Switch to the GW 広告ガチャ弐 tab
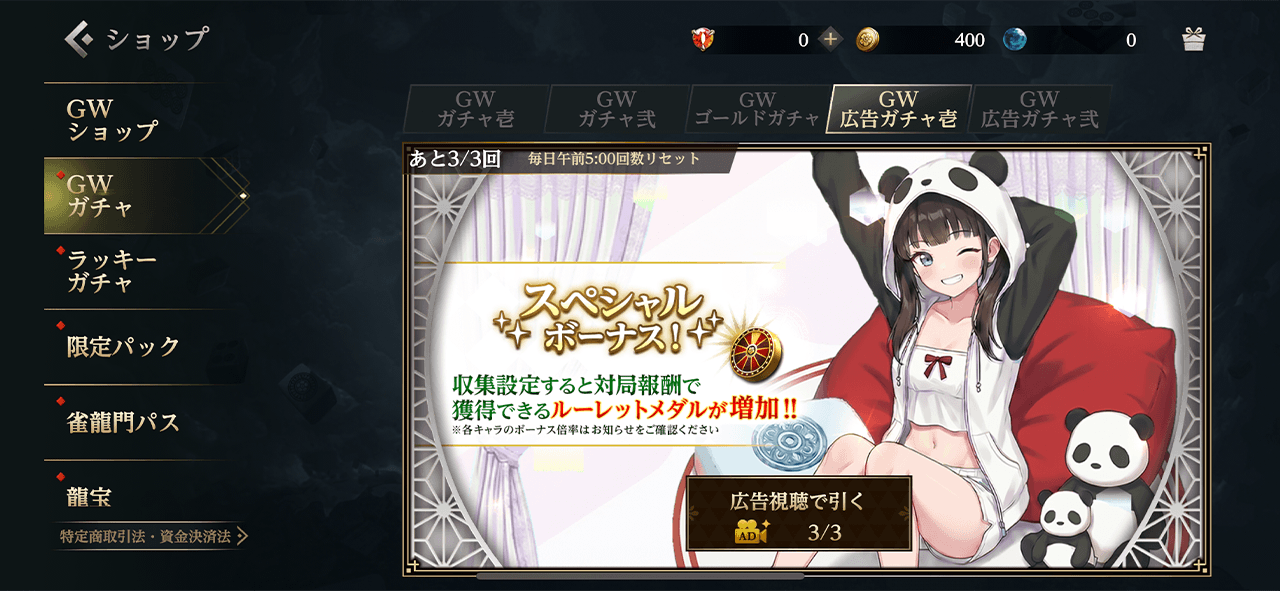Image resolution: width=1280 pixels, height=591 pixels. point(1039,109)
